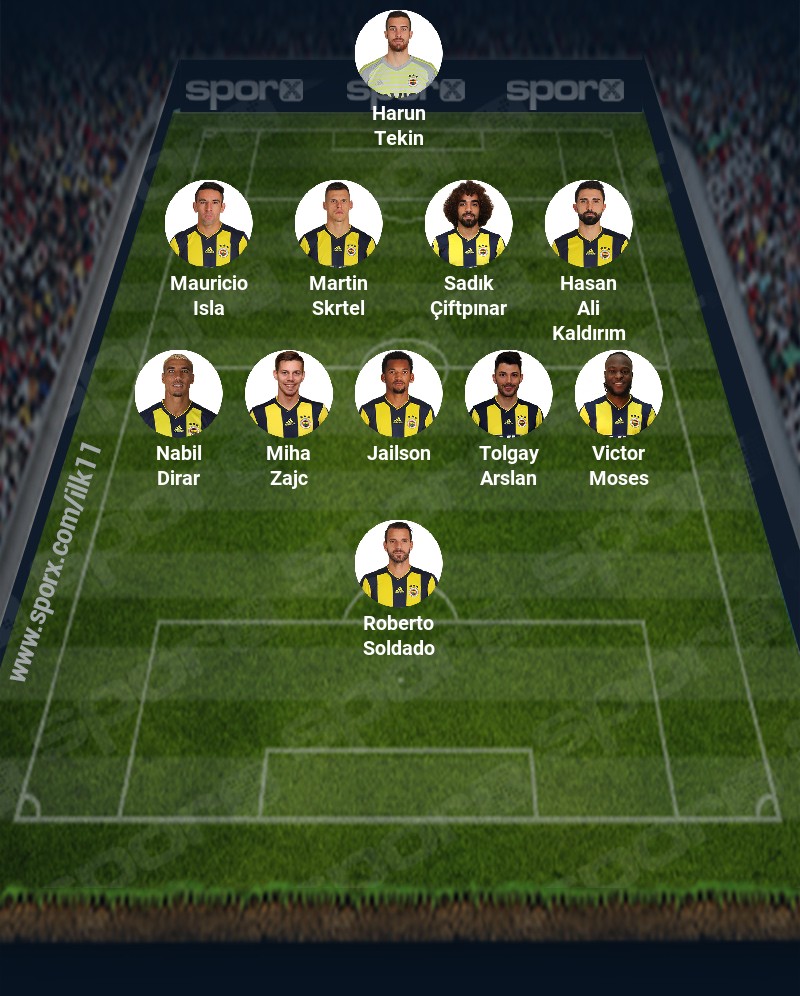Open the www.sporx.com/ilk11 watermark link

(57, 561)
